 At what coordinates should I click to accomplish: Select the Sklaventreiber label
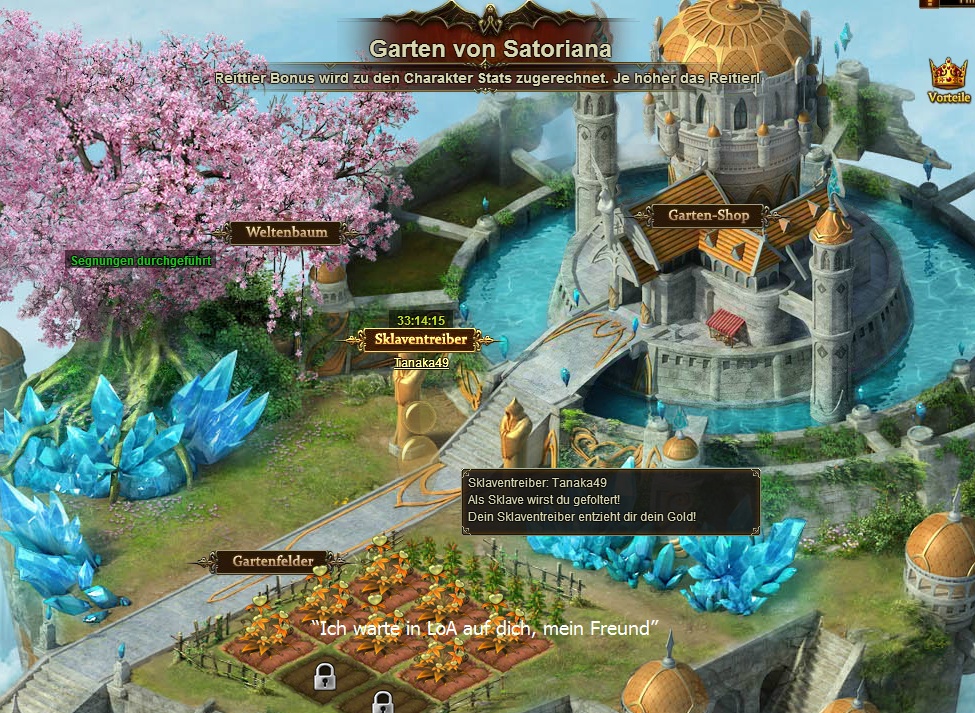[x=420, y=340]
